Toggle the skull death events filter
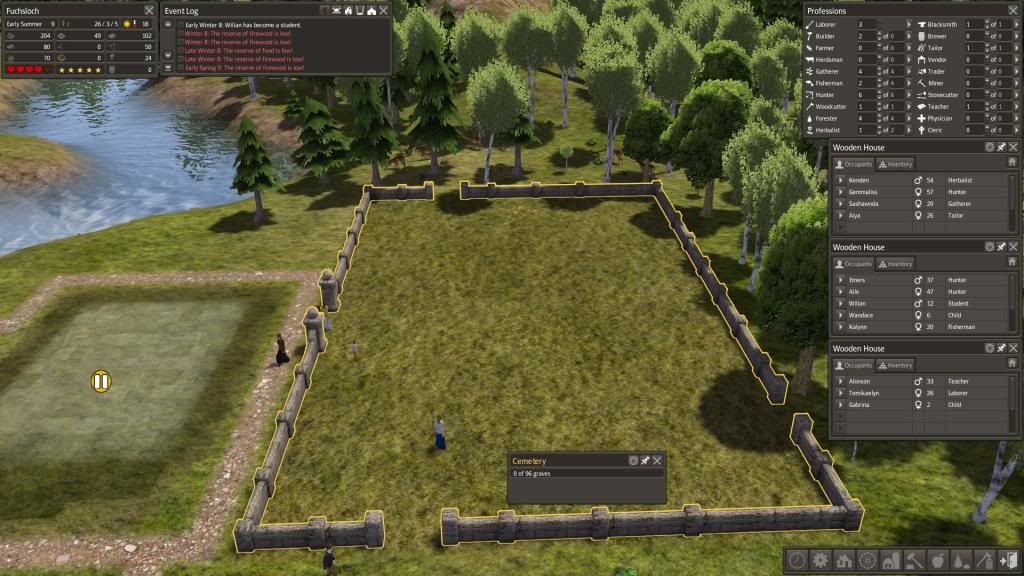The width and height of the screenshot is (1024, 576). click(x=336, y=10)
